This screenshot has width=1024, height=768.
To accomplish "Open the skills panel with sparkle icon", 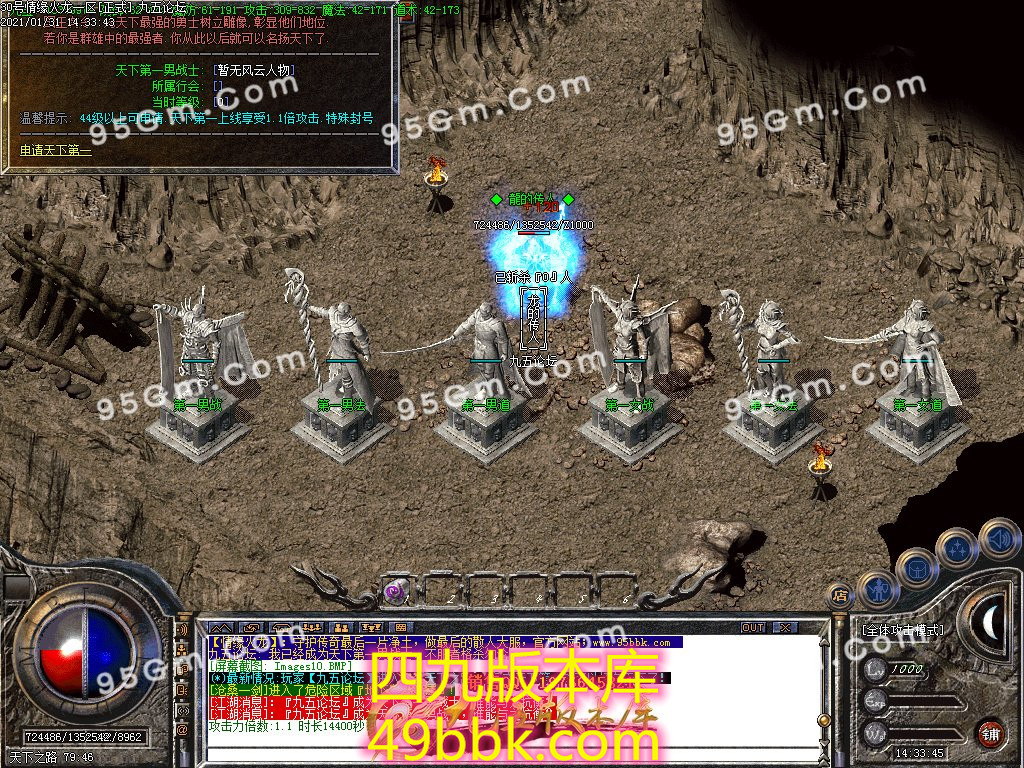I will coord(958,548).
